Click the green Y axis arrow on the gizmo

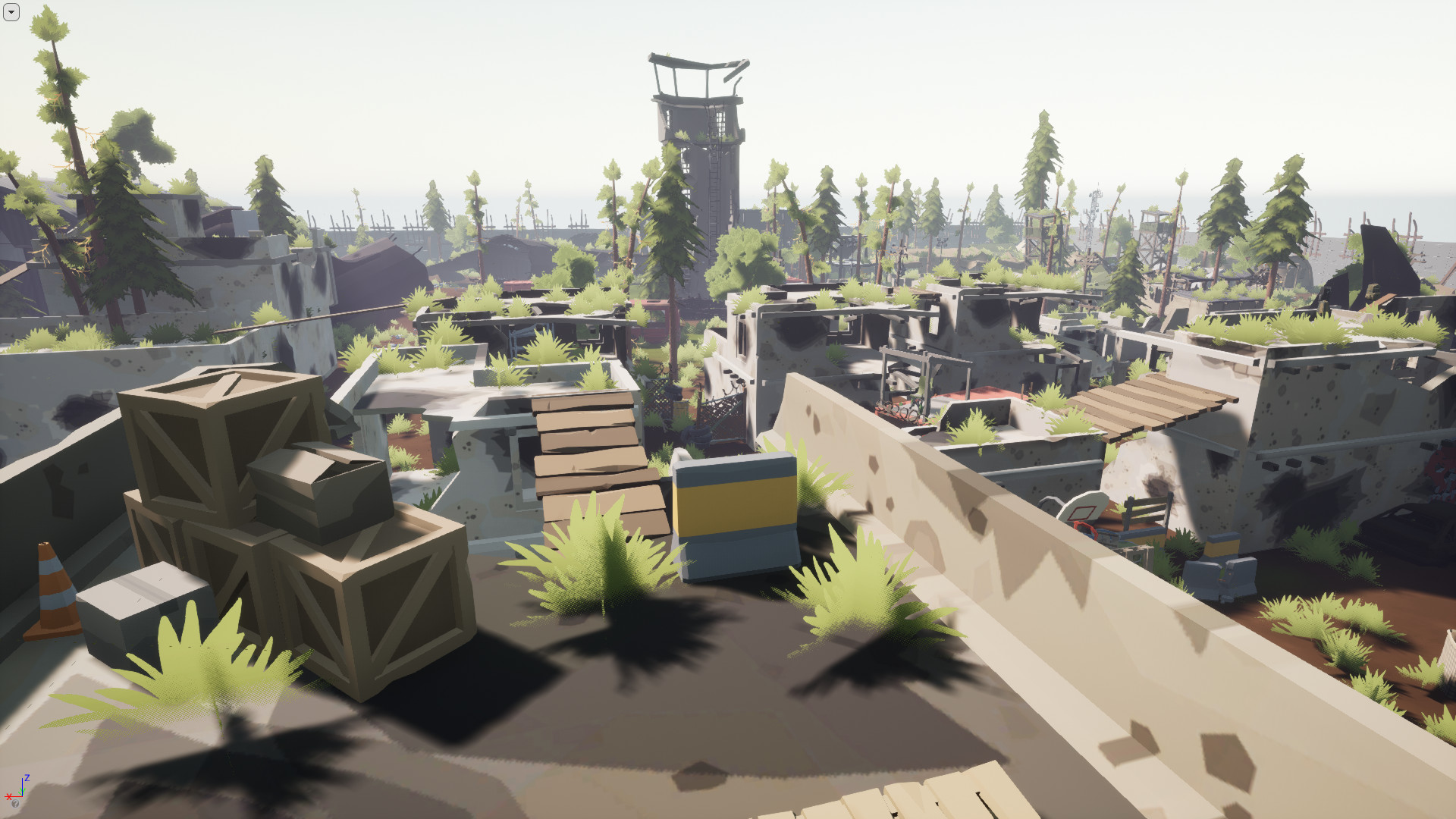[x=20, y=790]
